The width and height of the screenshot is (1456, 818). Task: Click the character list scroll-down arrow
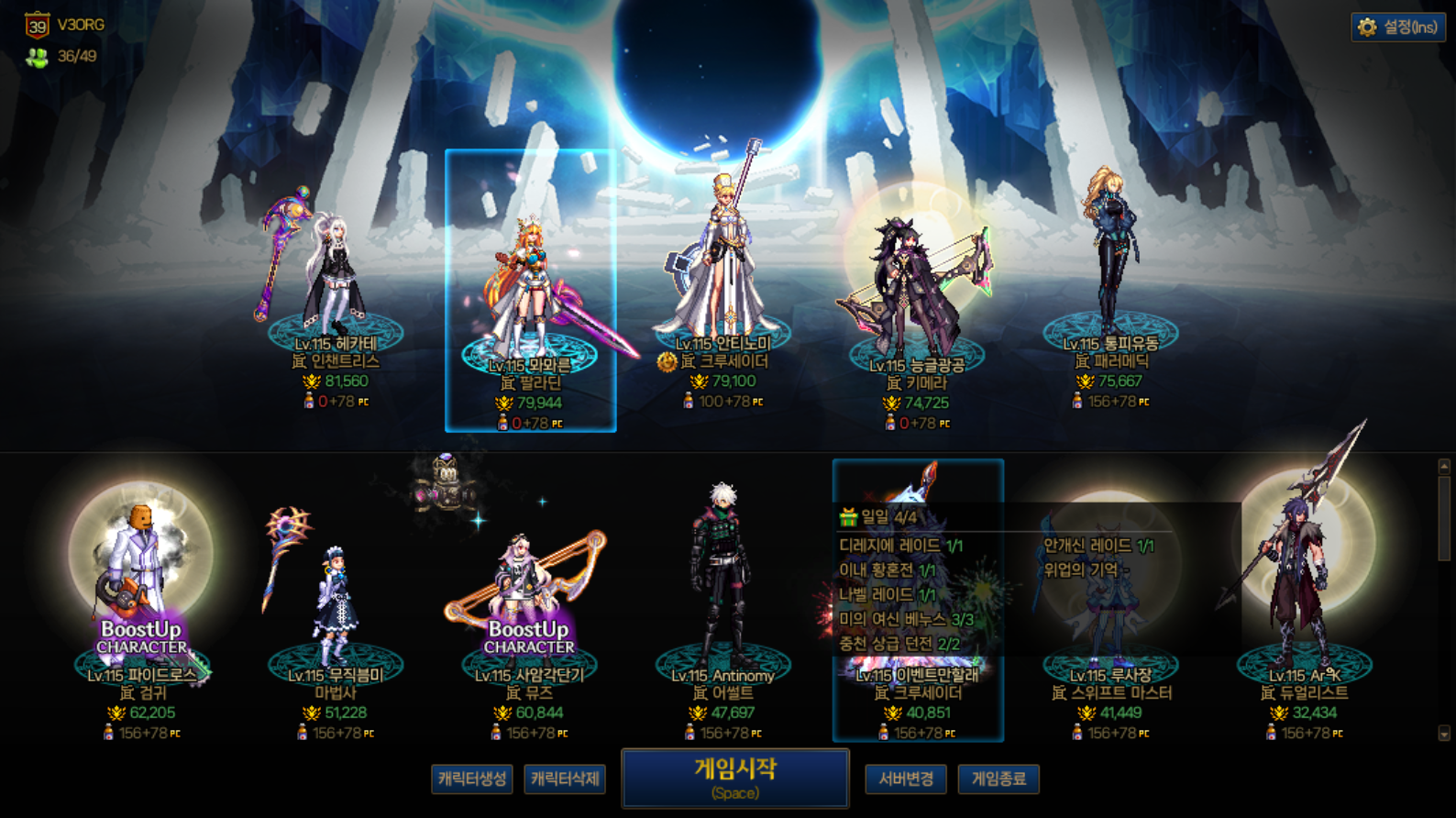click(1444, 734)
